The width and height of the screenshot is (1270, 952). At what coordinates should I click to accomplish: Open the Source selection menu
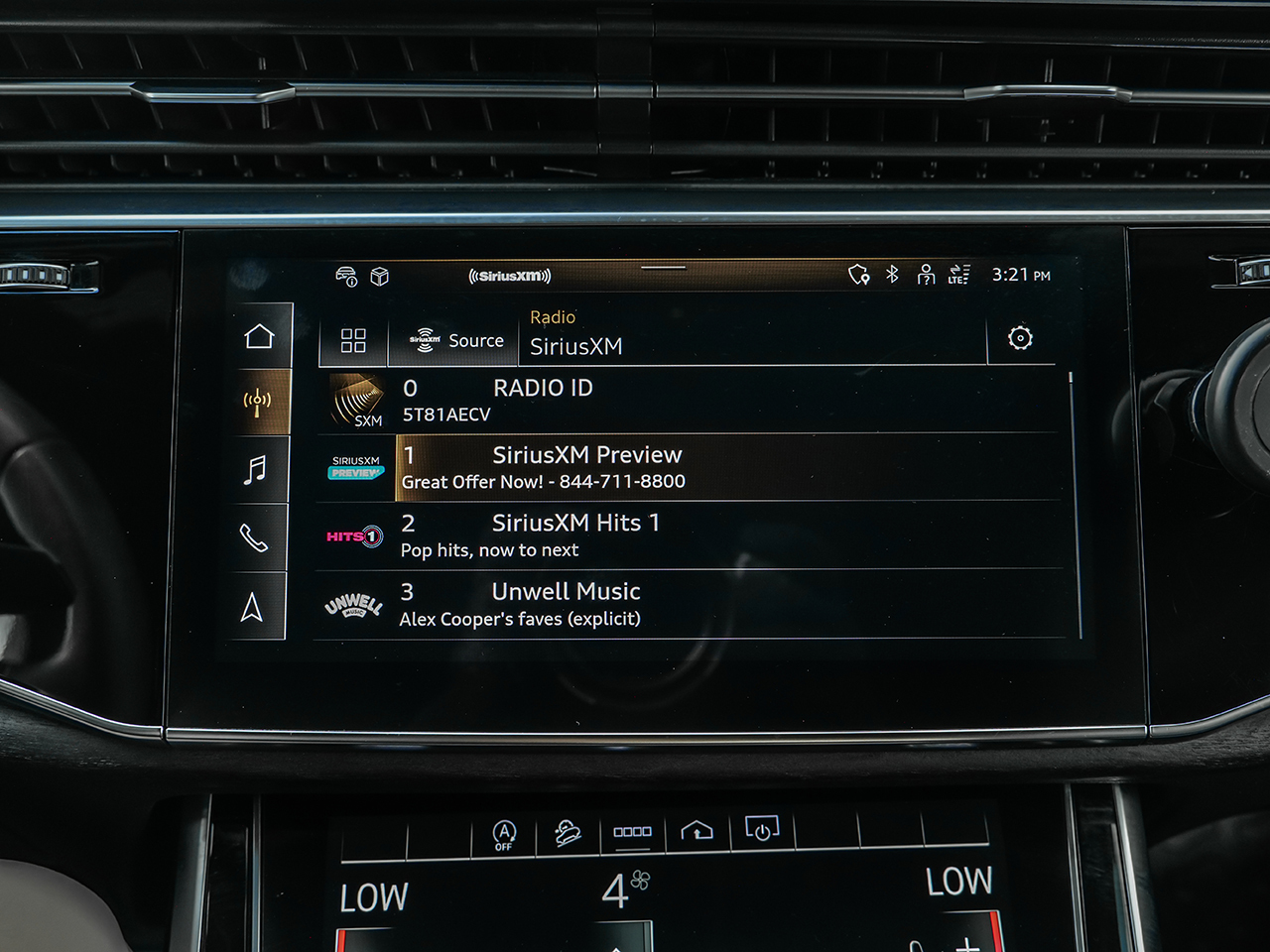[x=456, y=340]
